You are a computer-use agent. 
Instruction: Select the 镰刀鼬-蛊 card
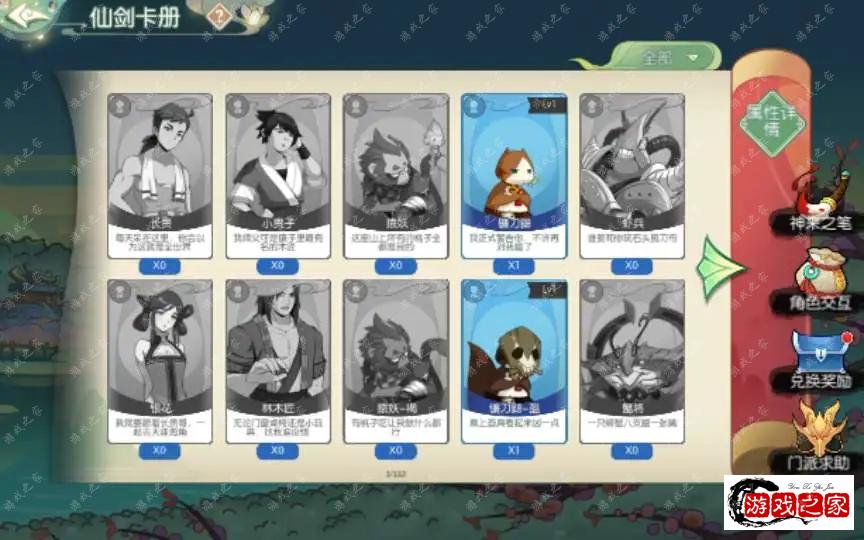pos(514,360)
